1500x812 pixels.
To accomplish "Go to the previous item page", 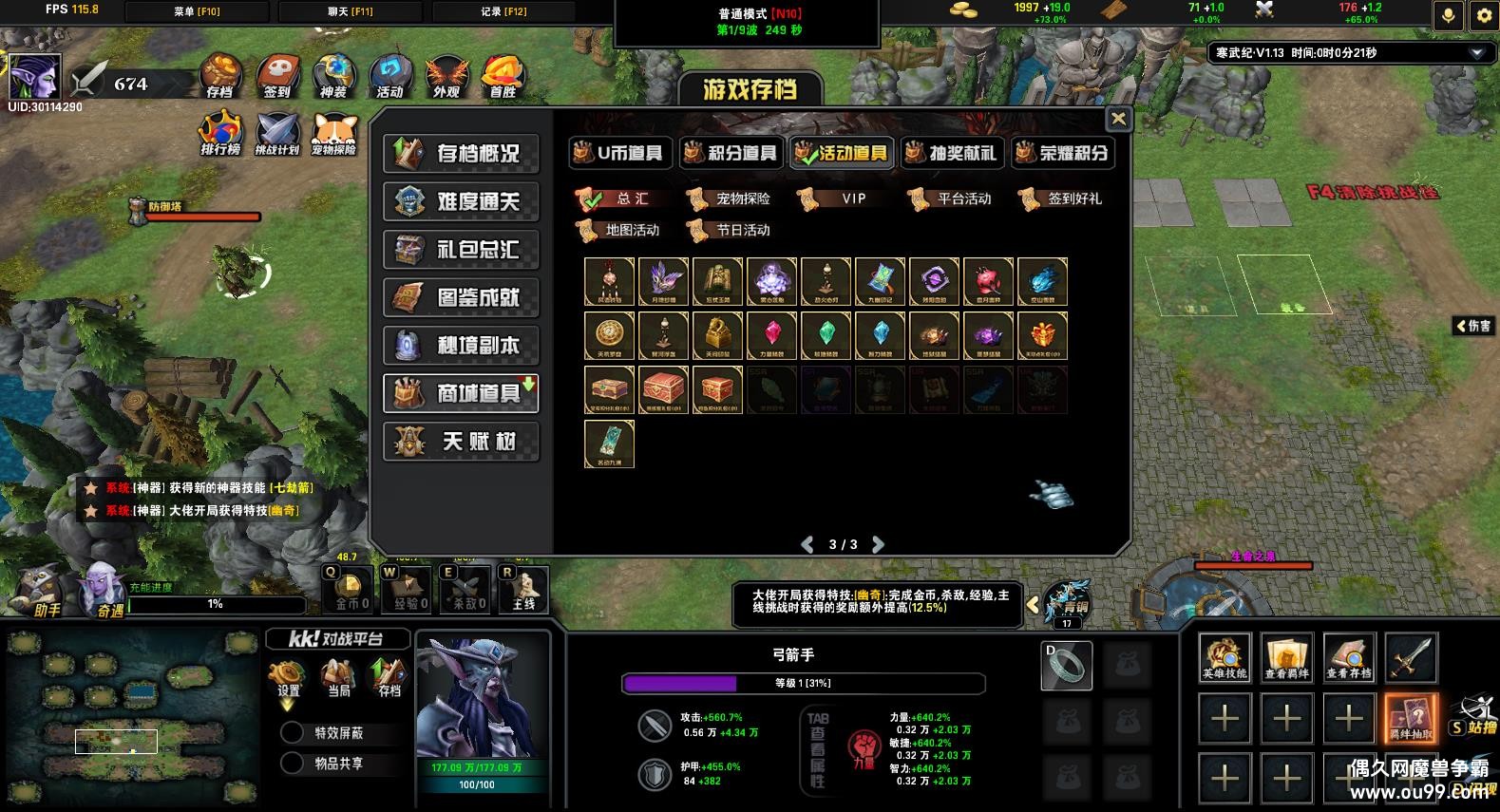I will tap(807, 544).
